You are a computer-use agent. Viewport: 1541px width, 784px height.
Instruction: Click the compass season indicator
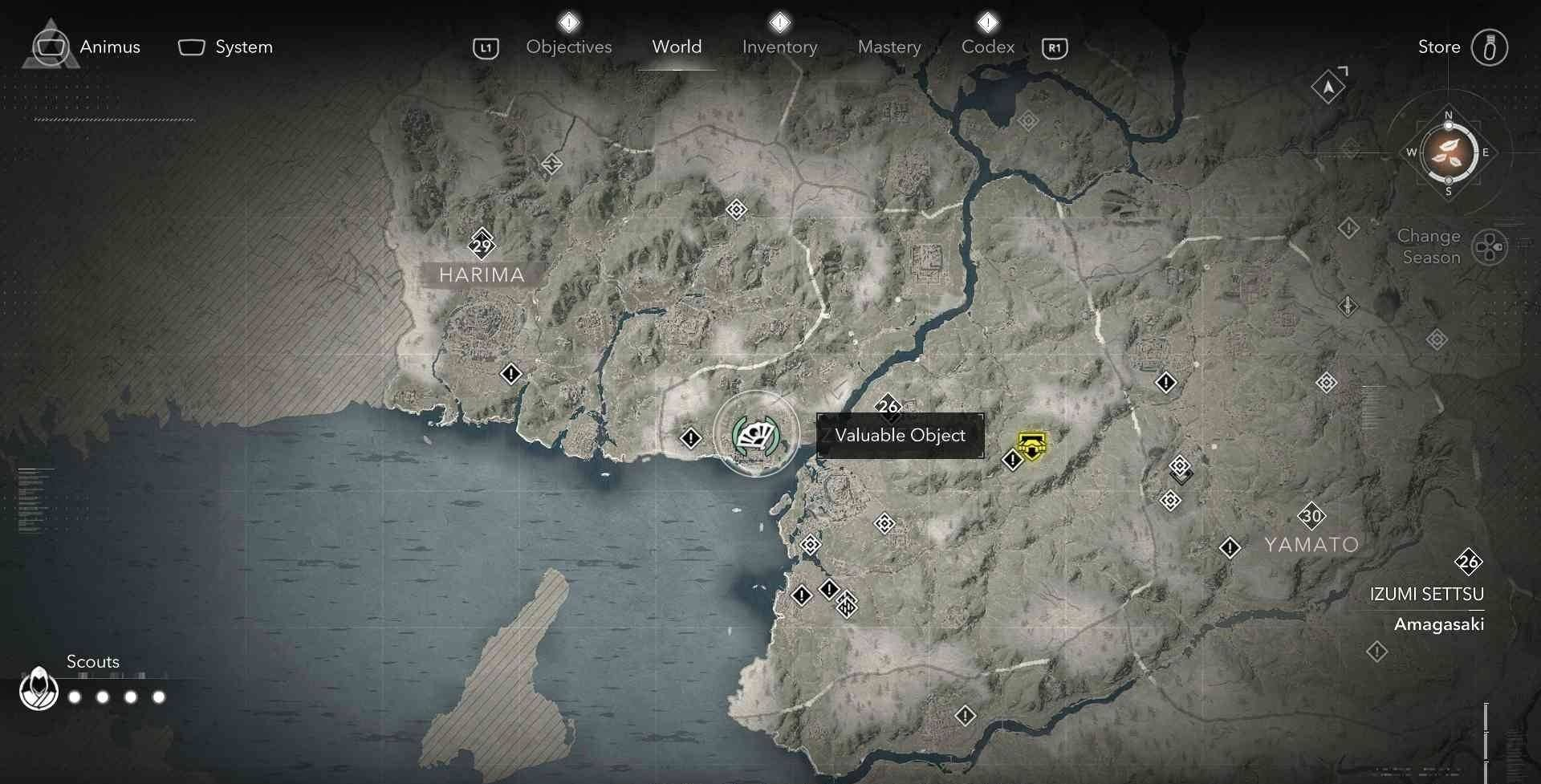(1449, 152)
